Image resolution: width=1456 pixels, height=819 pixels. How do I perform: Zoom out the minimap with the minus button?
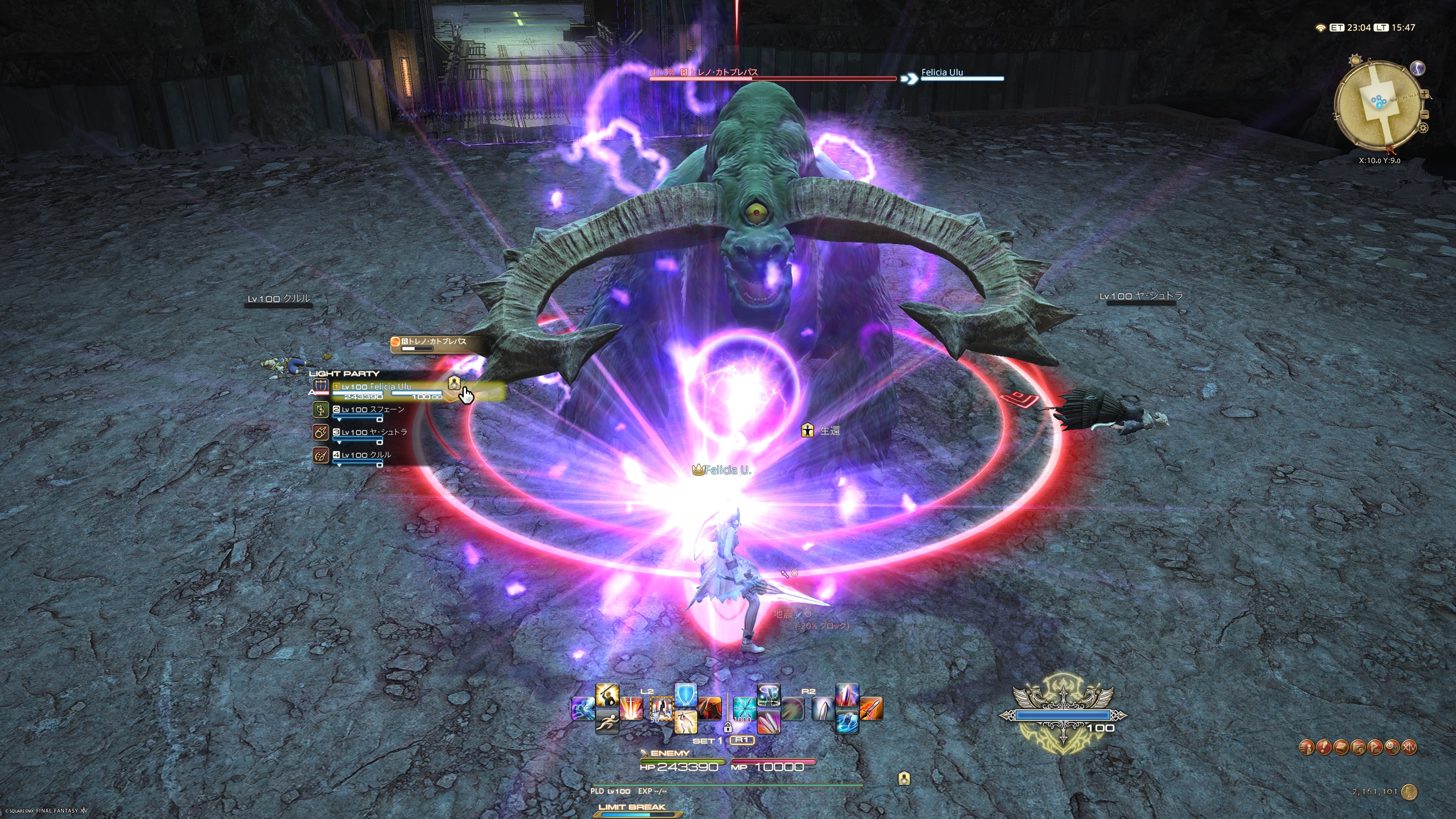tap(1425, 113)
